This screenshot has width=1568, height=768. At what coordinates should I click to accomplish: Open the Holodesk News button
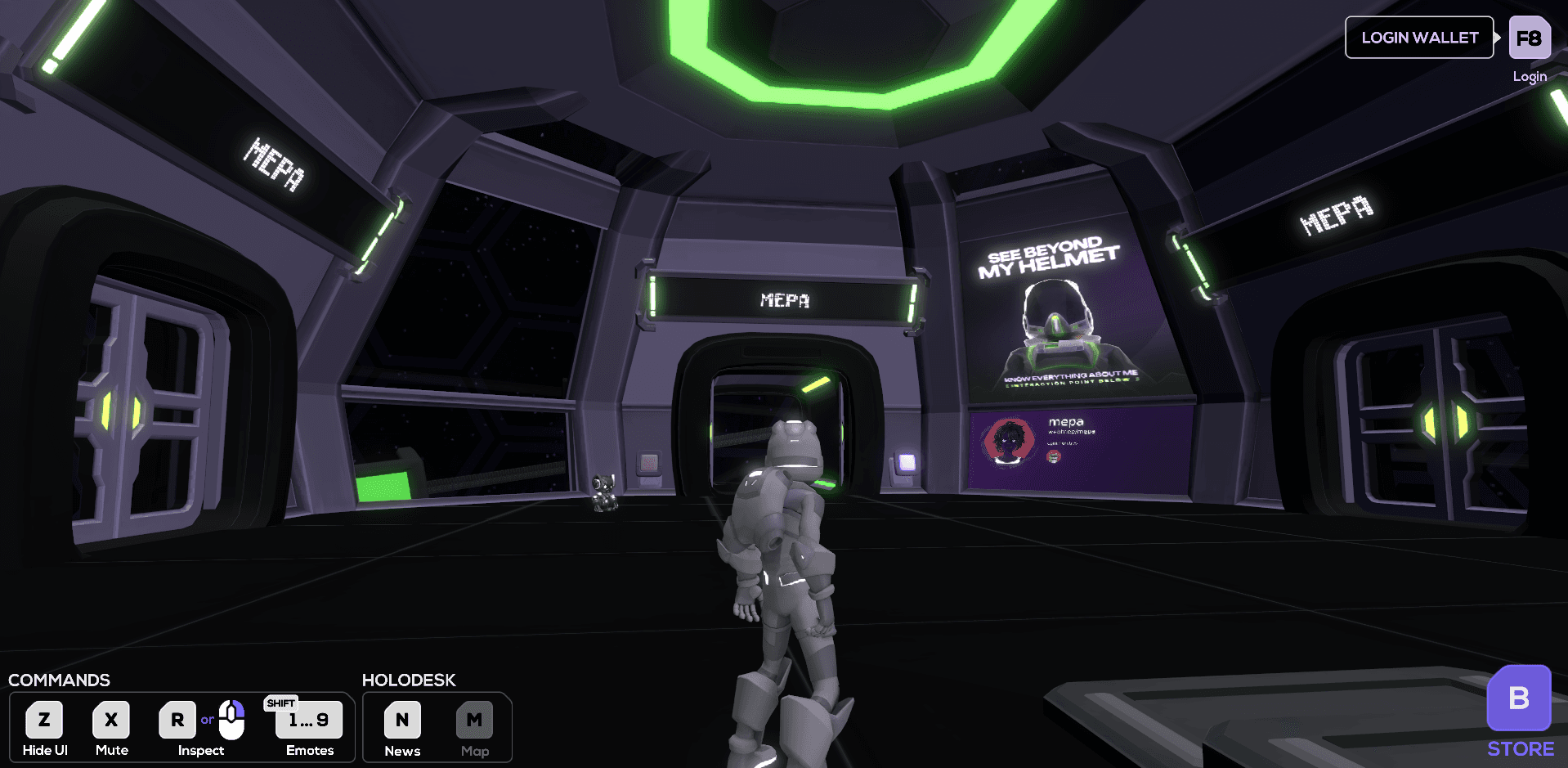pyautogui.click(x=402, y=721)
